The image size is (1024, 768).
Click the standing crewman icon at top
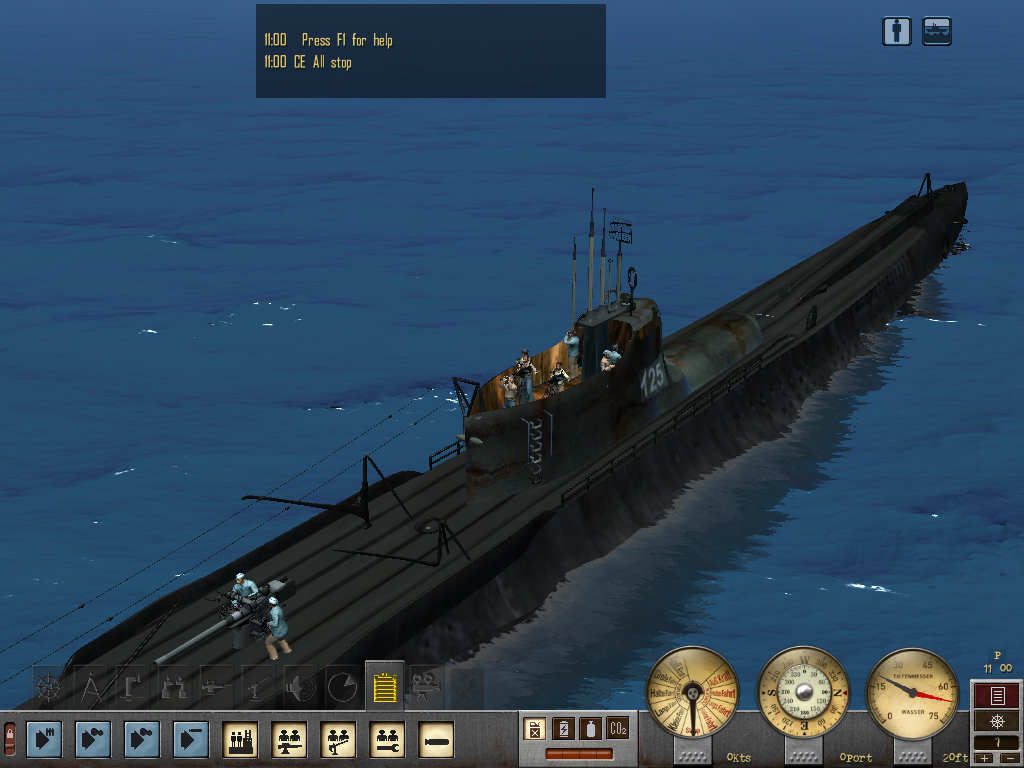897,31
